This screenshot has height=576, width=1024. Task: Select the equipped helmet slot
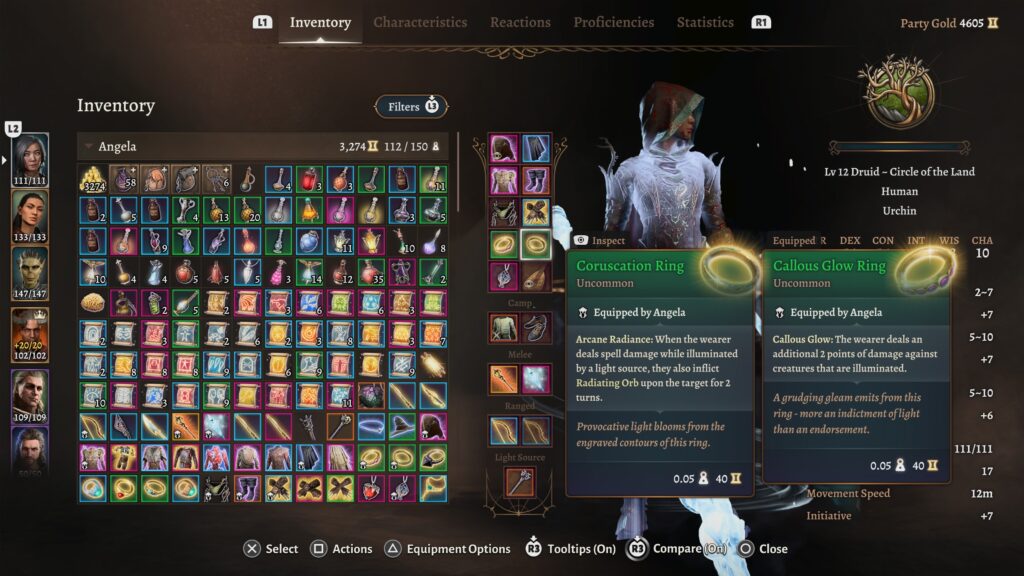[504, 148]
